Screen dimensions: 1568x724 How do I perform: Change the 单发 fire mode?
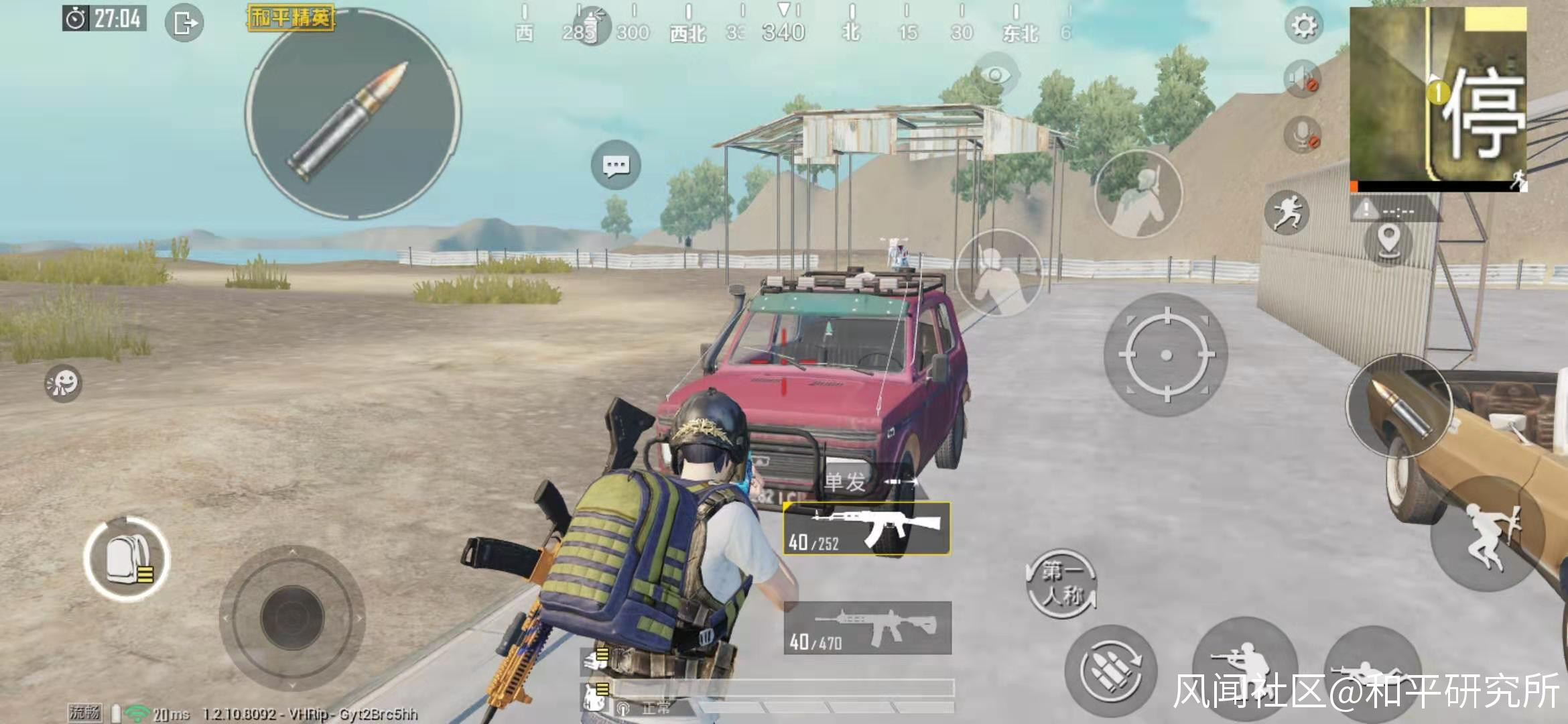pyautogui.click(x=846, y=481)
